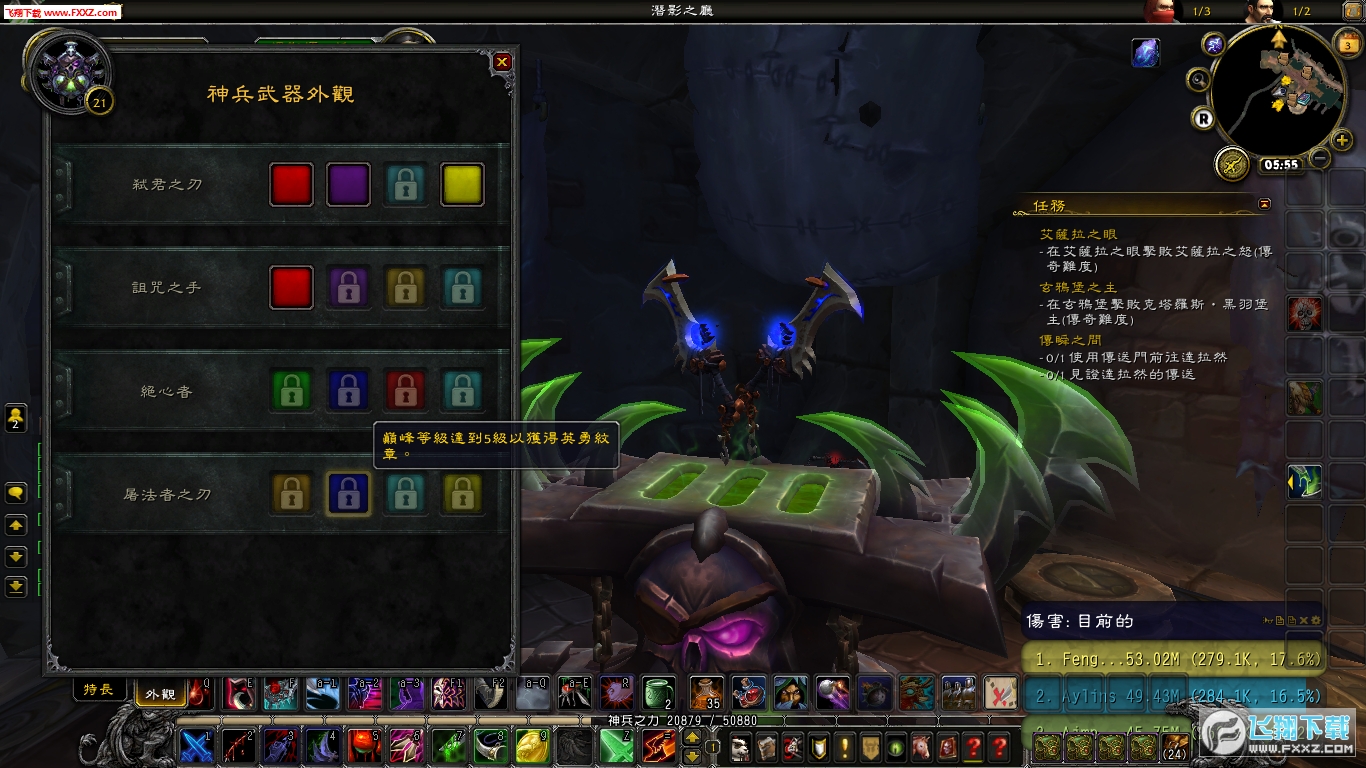Close the artifact appearance window
The height and width of the screenshot is (768, 1366).
[x=502, y=62]
